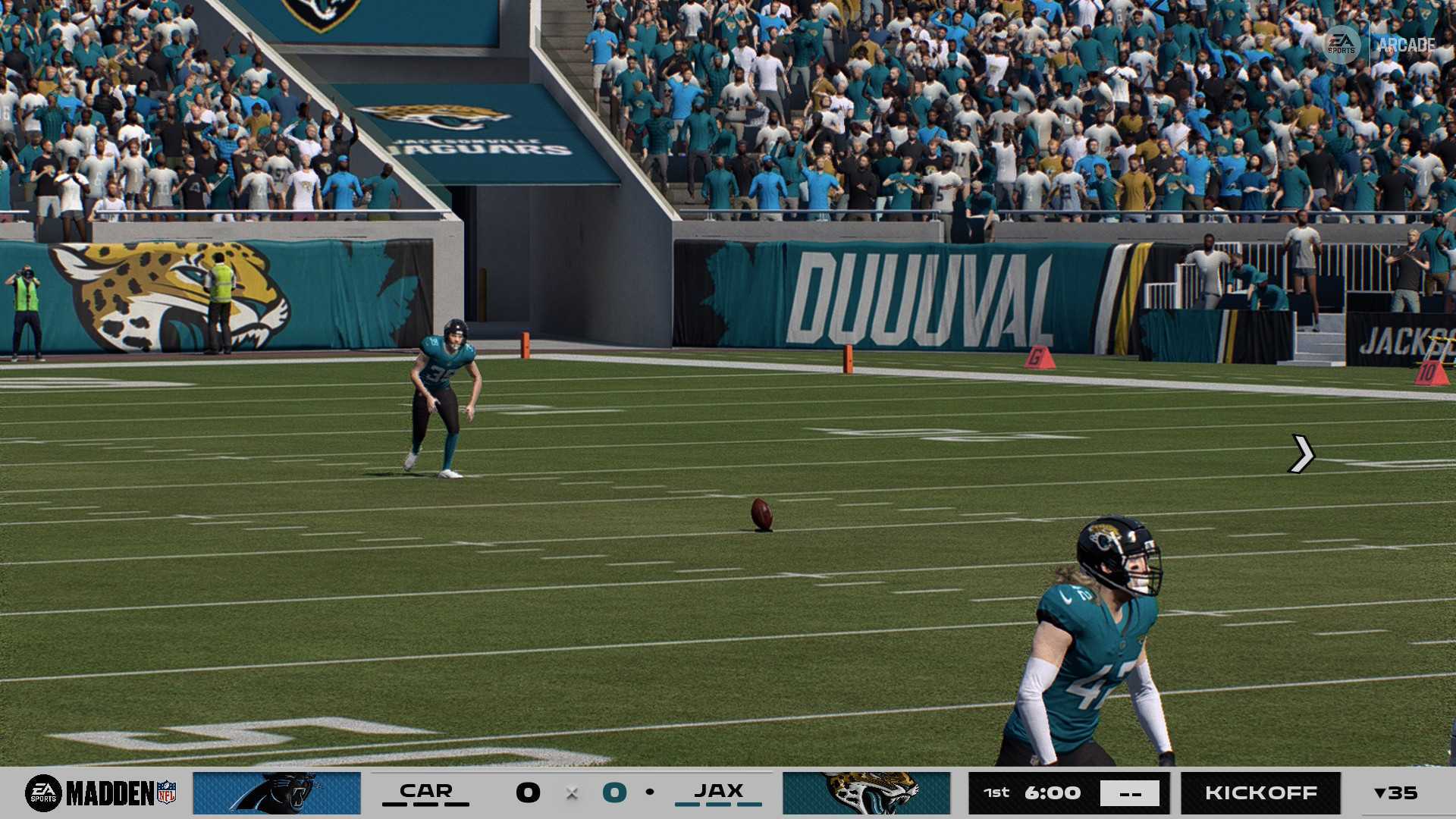
Task: Click the Carolina Panthers logo on the scorebug
Action: click(x=277, y=793)
